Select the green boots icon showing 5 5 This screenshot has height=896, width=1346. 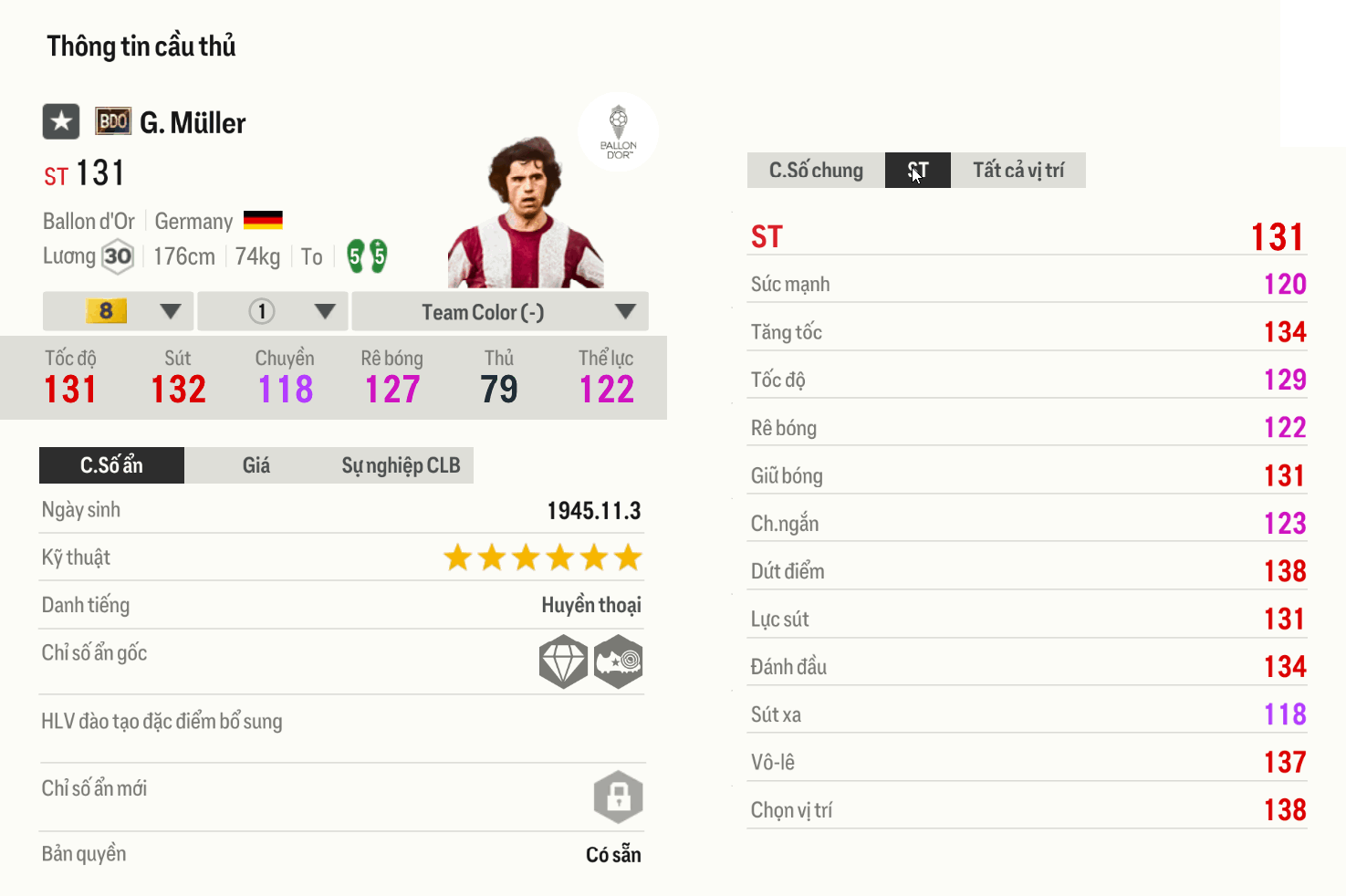coord(368,256)
